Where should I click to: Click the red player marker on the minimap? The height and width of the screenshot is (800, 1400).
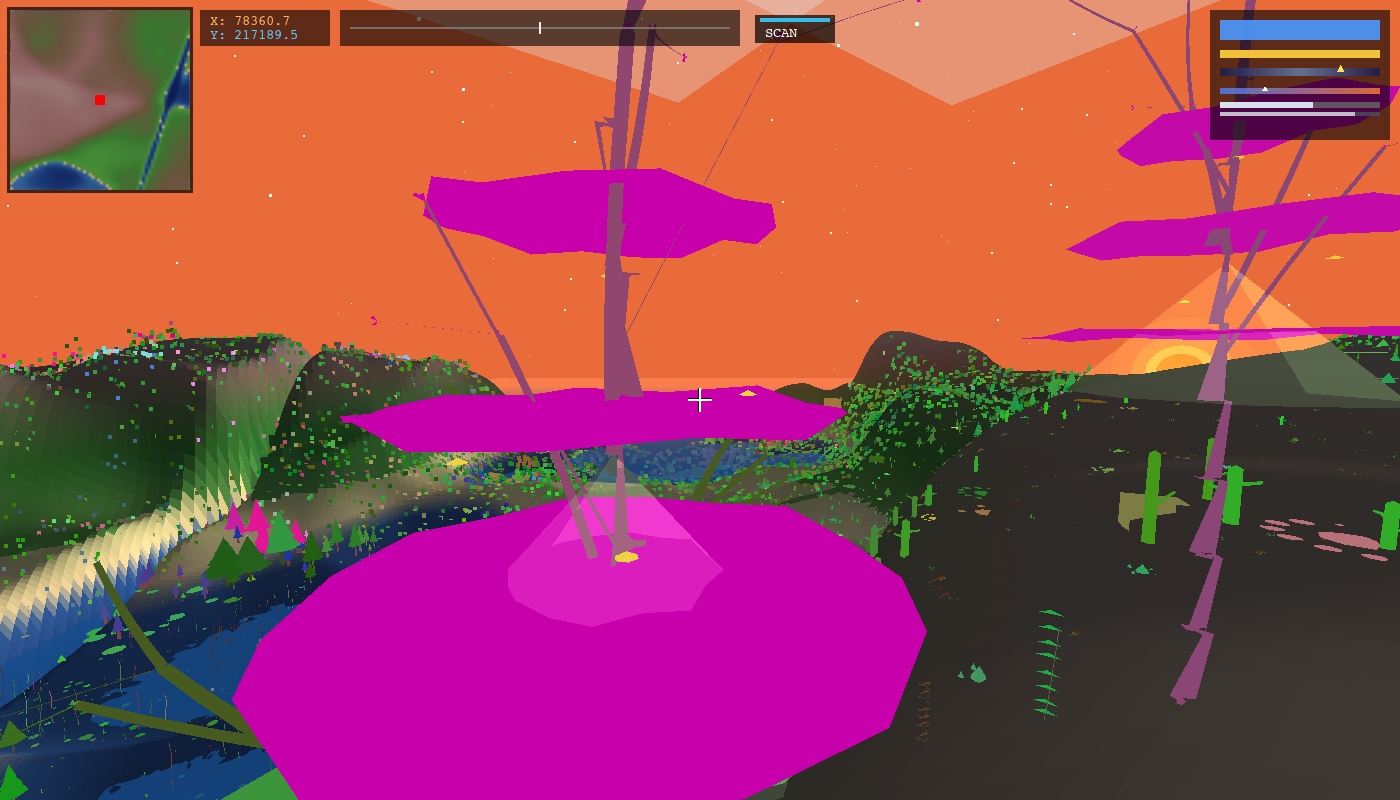[98, 99]
